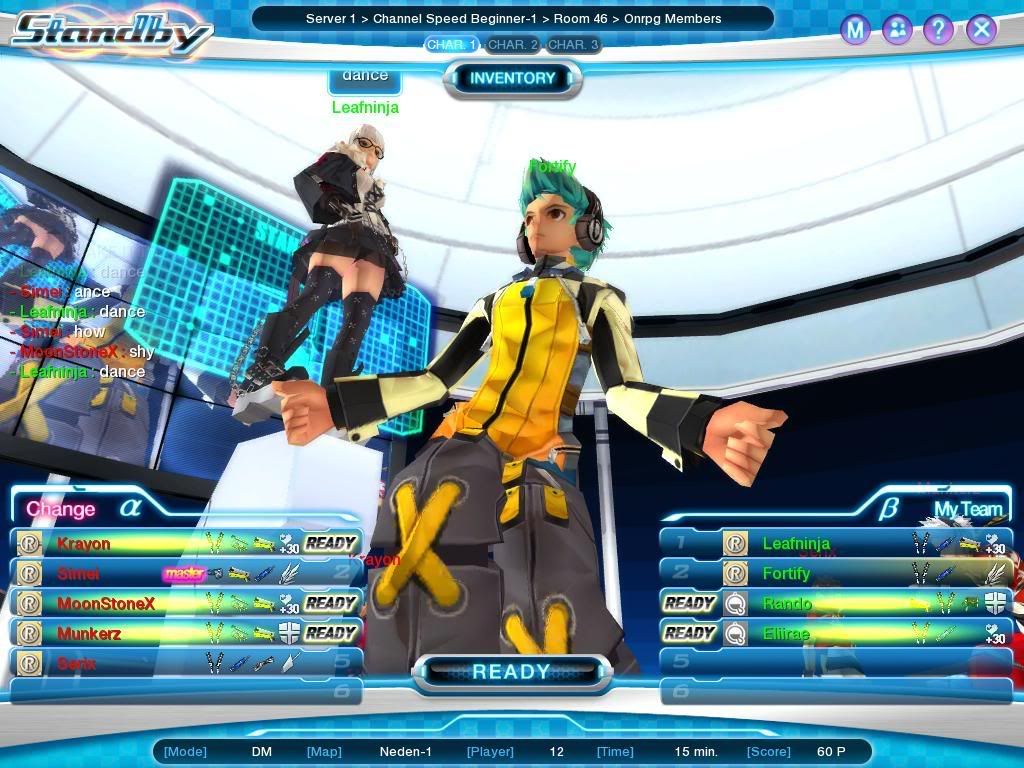Screen dimensions: 1024x768
Task: Select the Map setting showing Neden-1
Action: pos(405,752)
